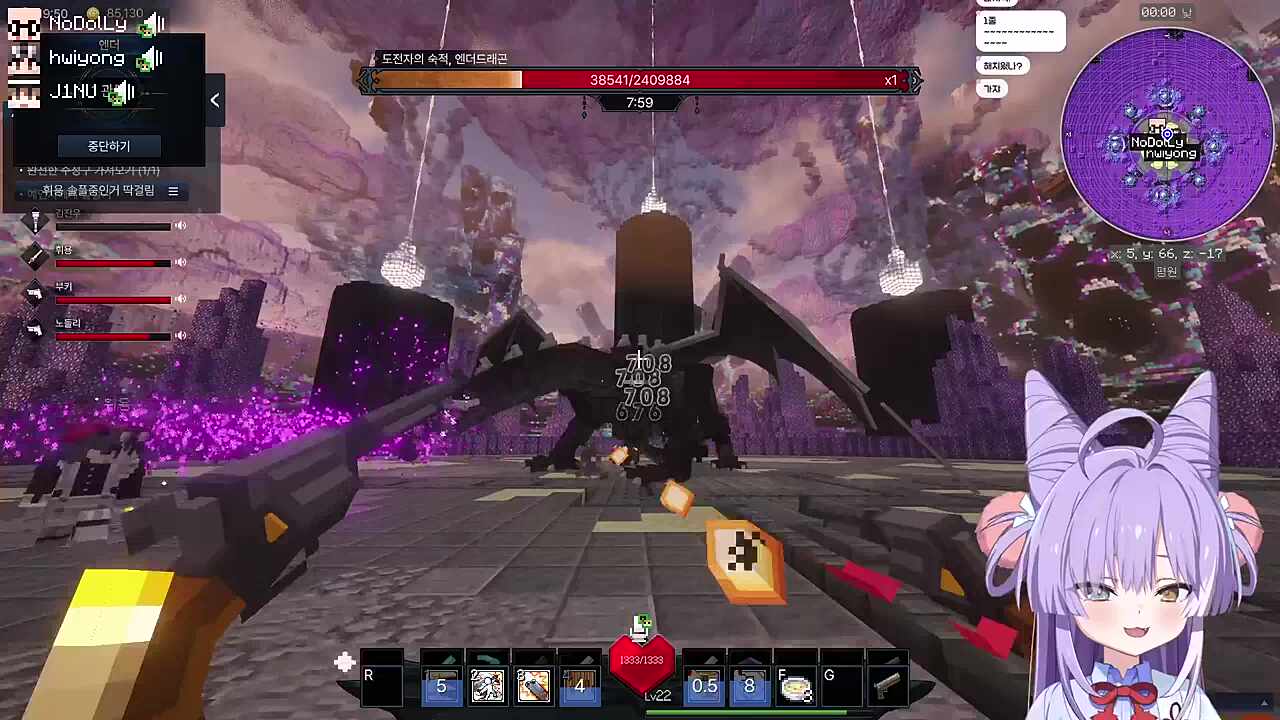Select the skill on cooldown showing 5
This screenshot has height=720, width=1280.
(x=441, y=685)
